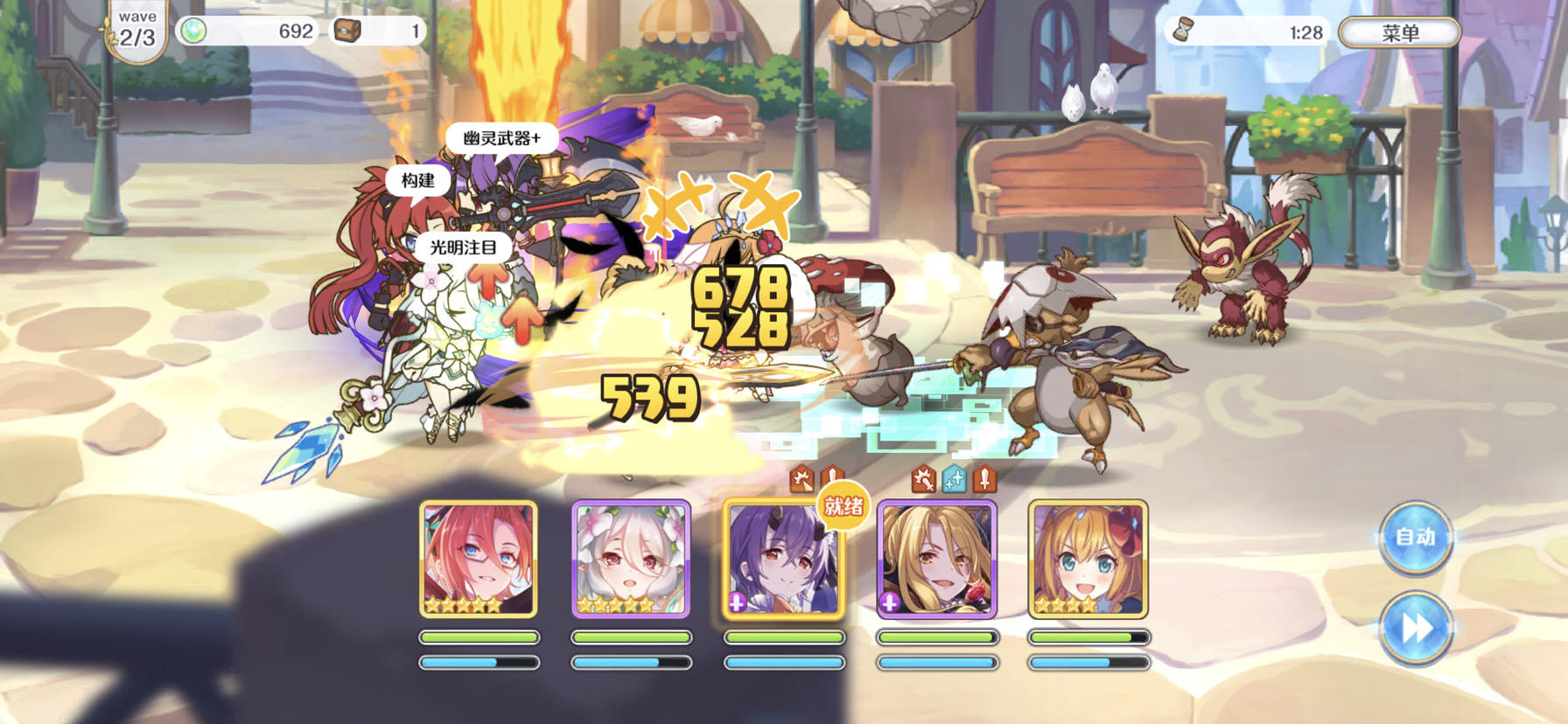Image resolution: width=1568 pixels, height=724 pixels.
Task: Click the 构建 skill label
Action: (x=417, y=181)
